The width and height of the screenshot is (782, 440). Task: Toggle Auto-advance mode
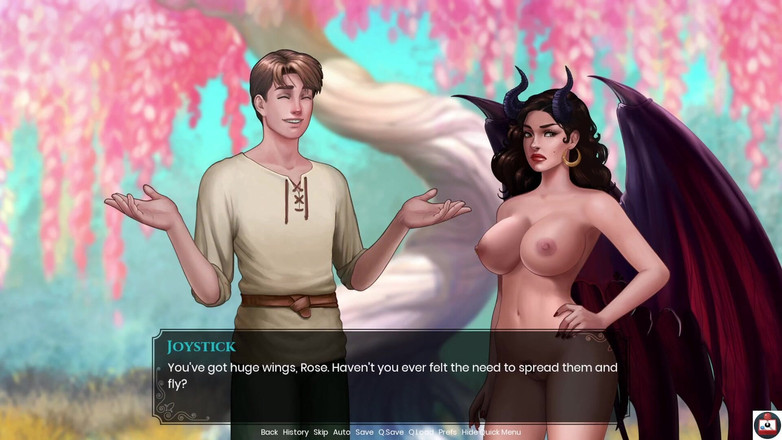pyautogui.click(x=341, y=432)
